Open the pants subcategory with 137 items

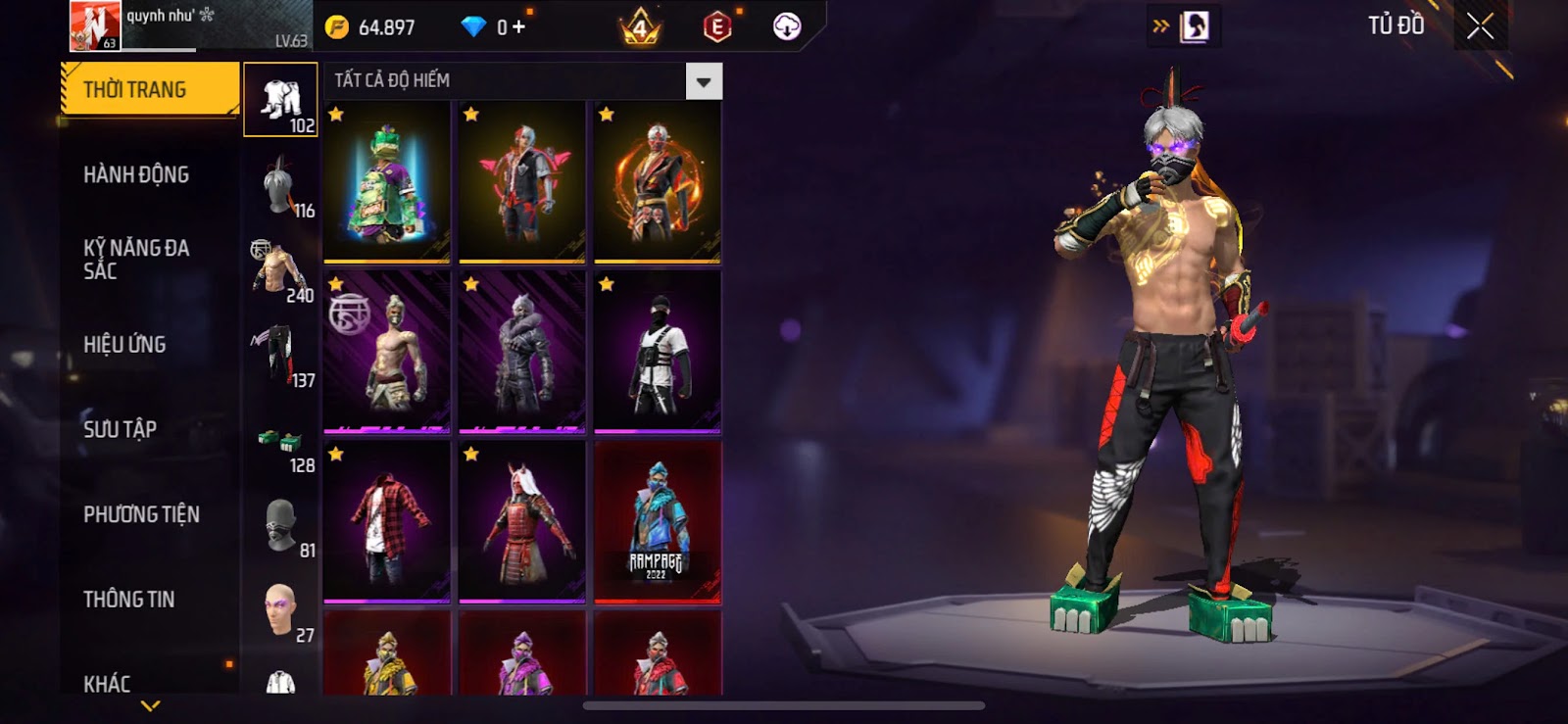[x=281, y=356]
